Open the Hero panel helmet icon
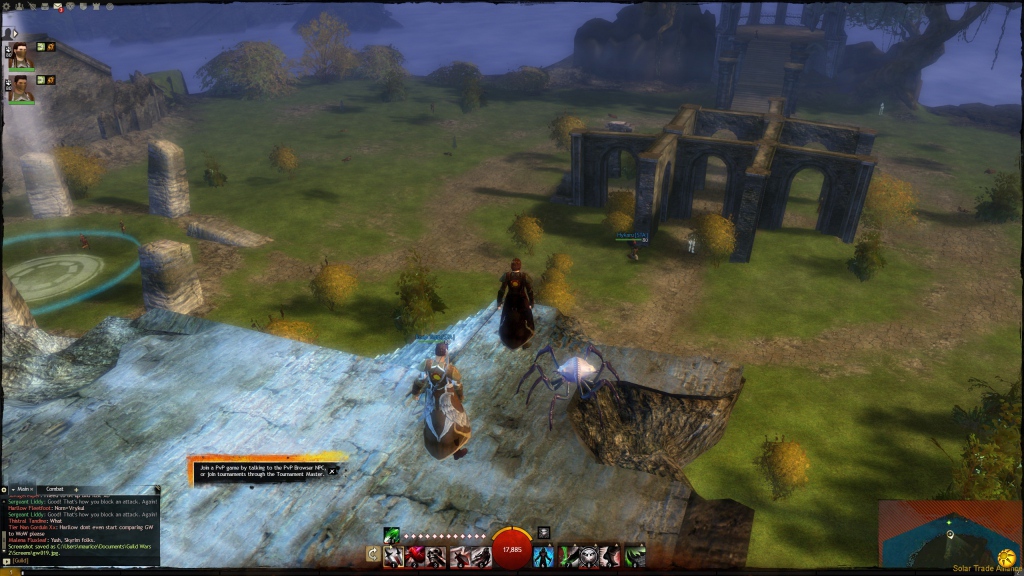Viewport: 1024px width, 576px height. pos(21,7)
